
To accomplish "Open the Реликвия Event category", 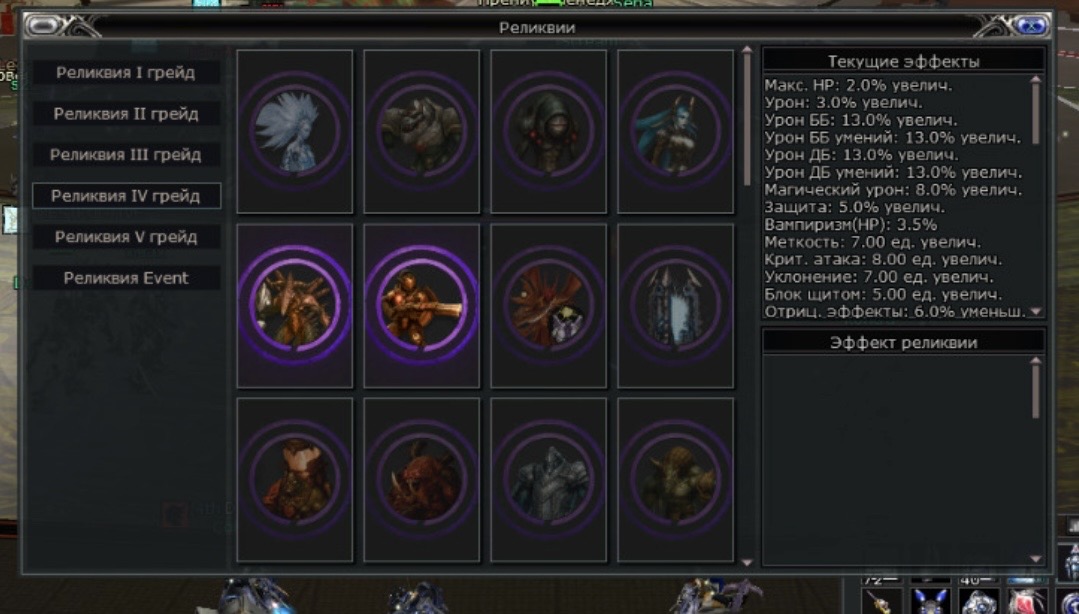I will (x=126, y=278).
